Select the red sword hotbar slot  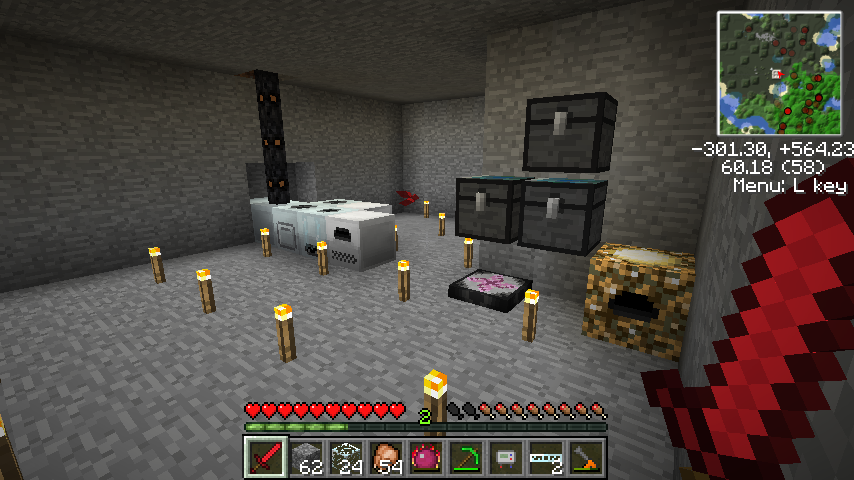266,457
